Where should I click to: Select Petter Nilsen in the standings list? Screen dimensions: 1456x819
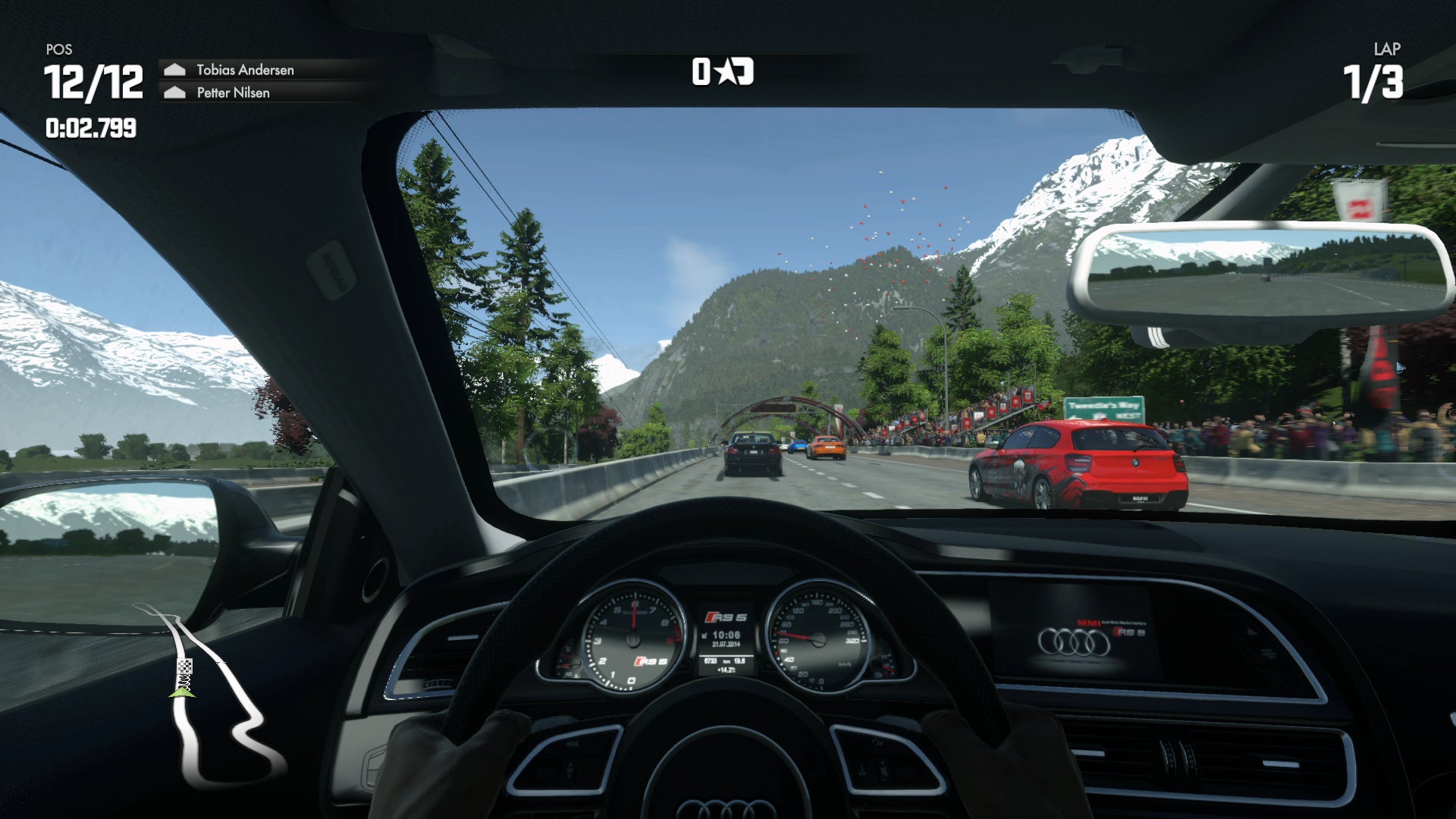click(233, 93)
